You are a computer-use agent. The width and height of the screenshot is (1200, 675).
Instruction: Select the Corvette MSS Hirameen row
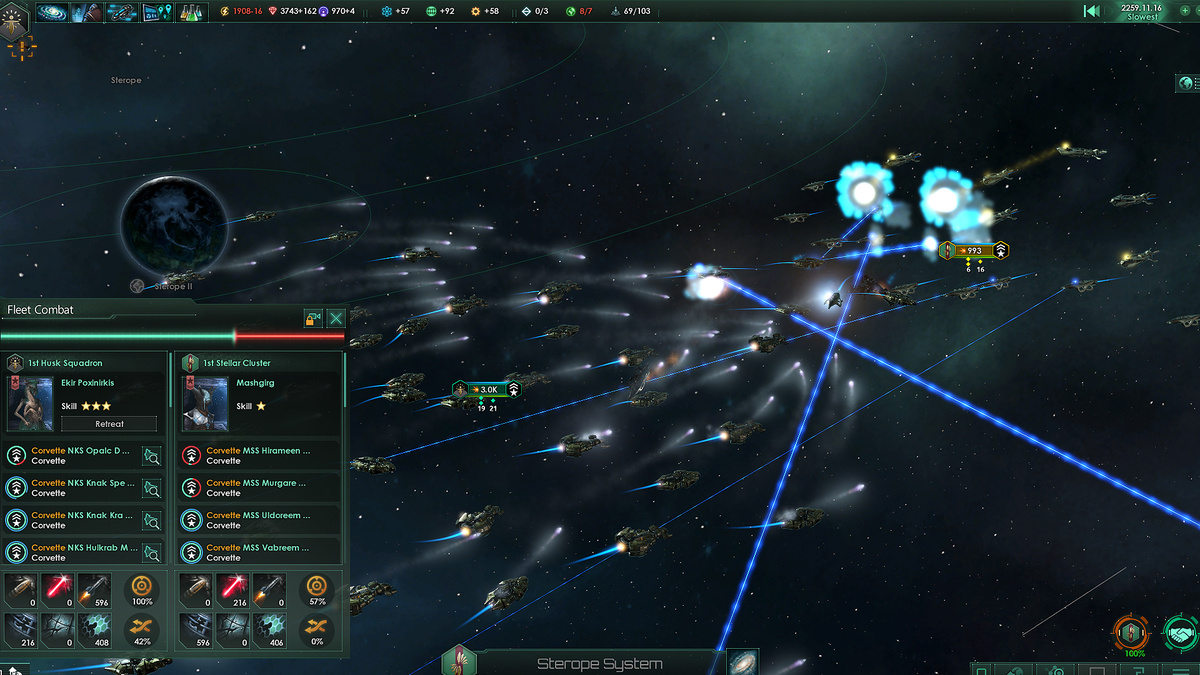click(259, 456)
